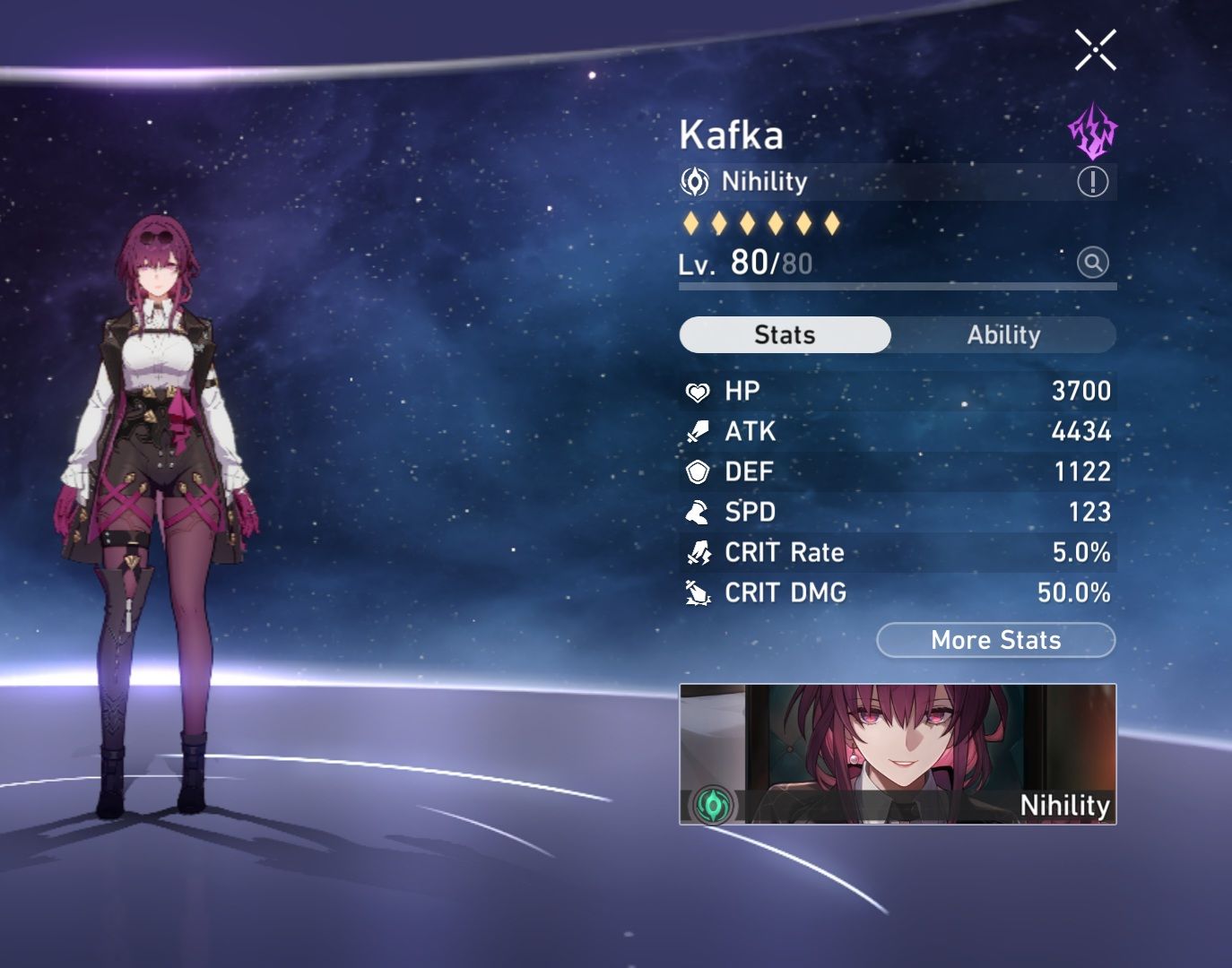
Task: Switch to the Ability tab
Action: click(x=1004, y=334)
